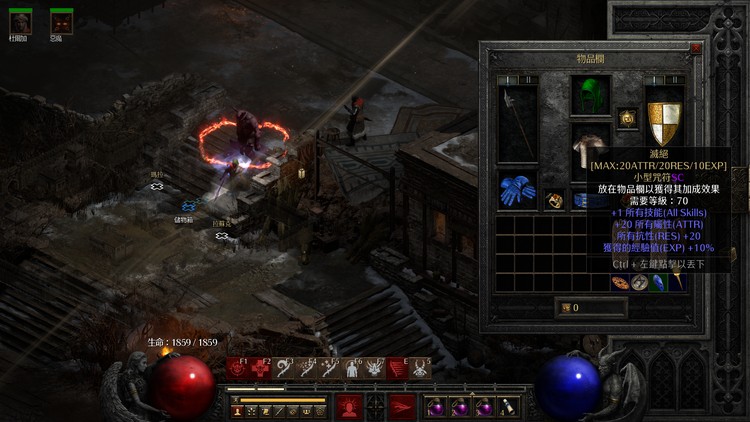Choose the left mouse skill button
This screenshot has width=750, height=422.
pyautogui.click(x=348, y=406)
